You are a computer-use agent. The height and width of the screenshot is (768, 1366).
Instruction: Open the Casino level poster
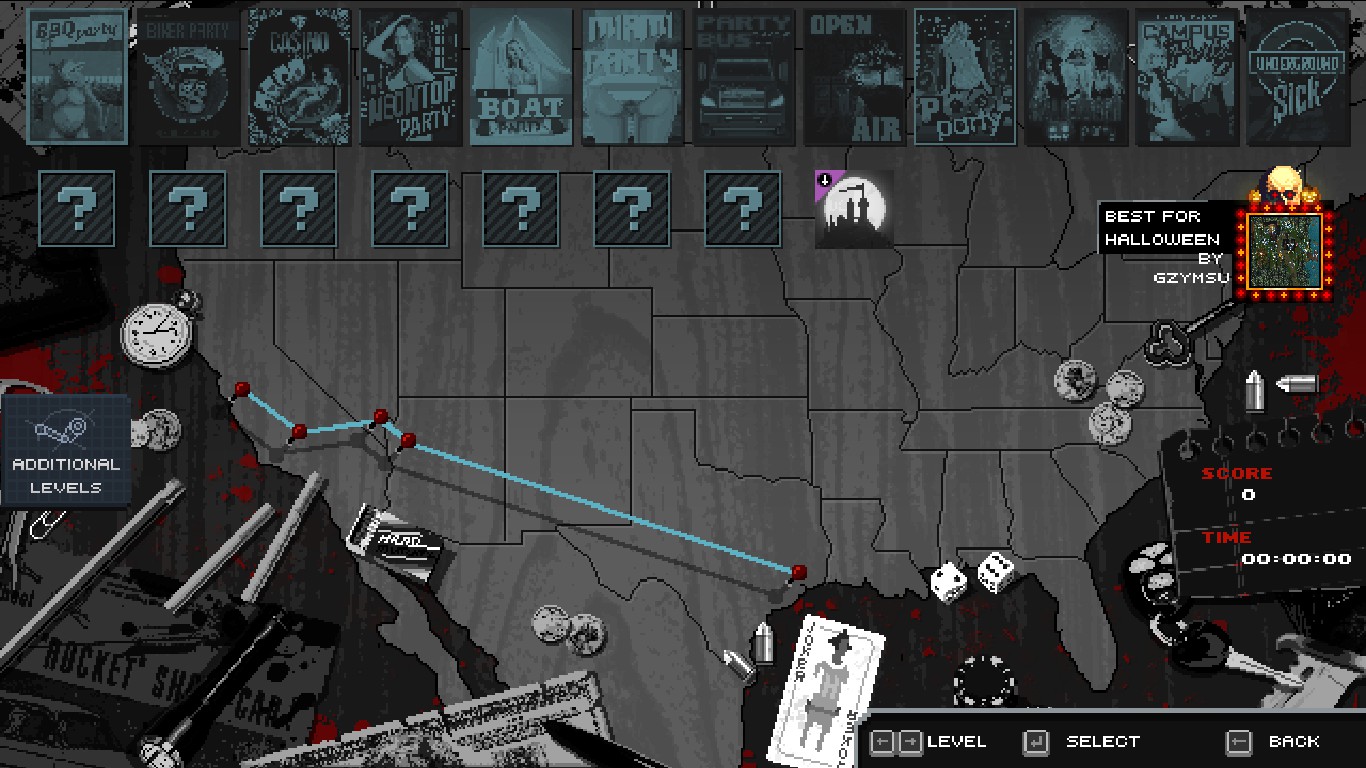tap(300, 77)
